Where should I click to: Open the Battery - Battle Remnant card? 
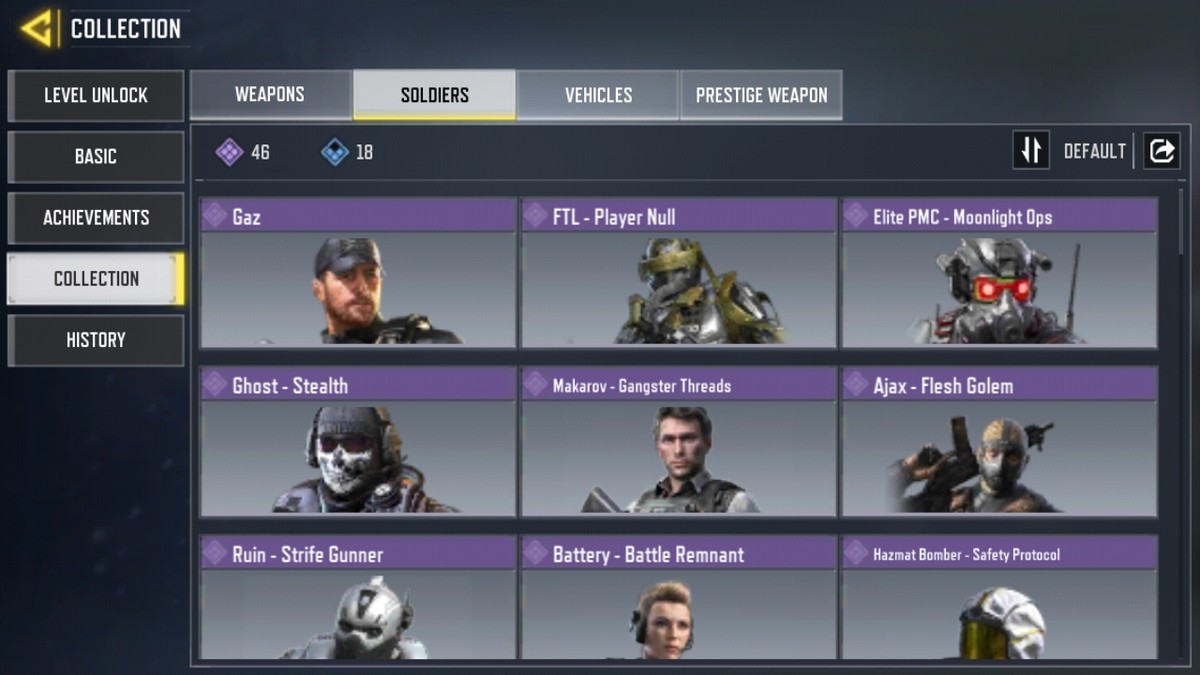(678, 598)
